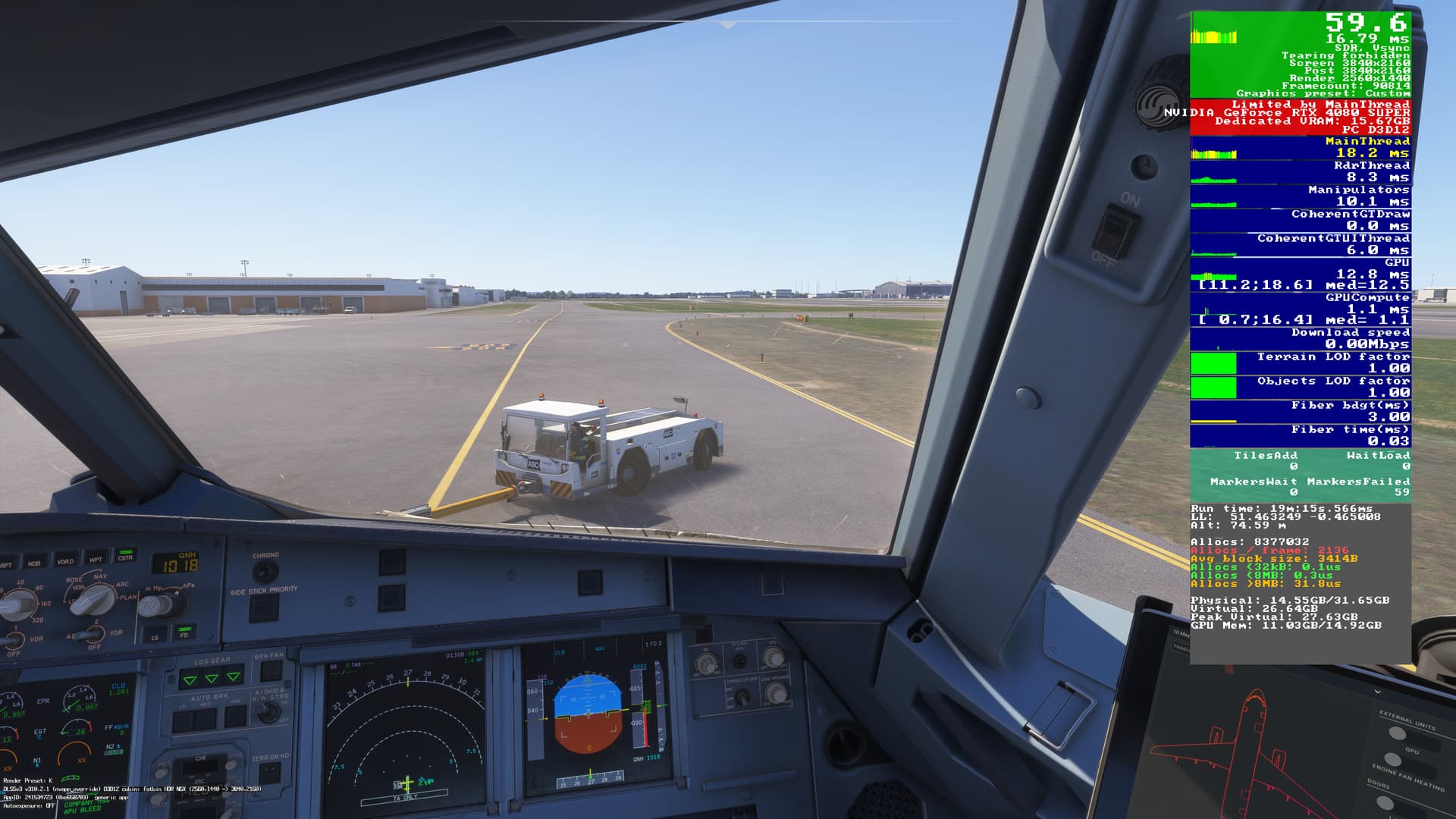Toggle the A/SKID & N/W STRG switch
1456x819 pixels.
(270, 712)
